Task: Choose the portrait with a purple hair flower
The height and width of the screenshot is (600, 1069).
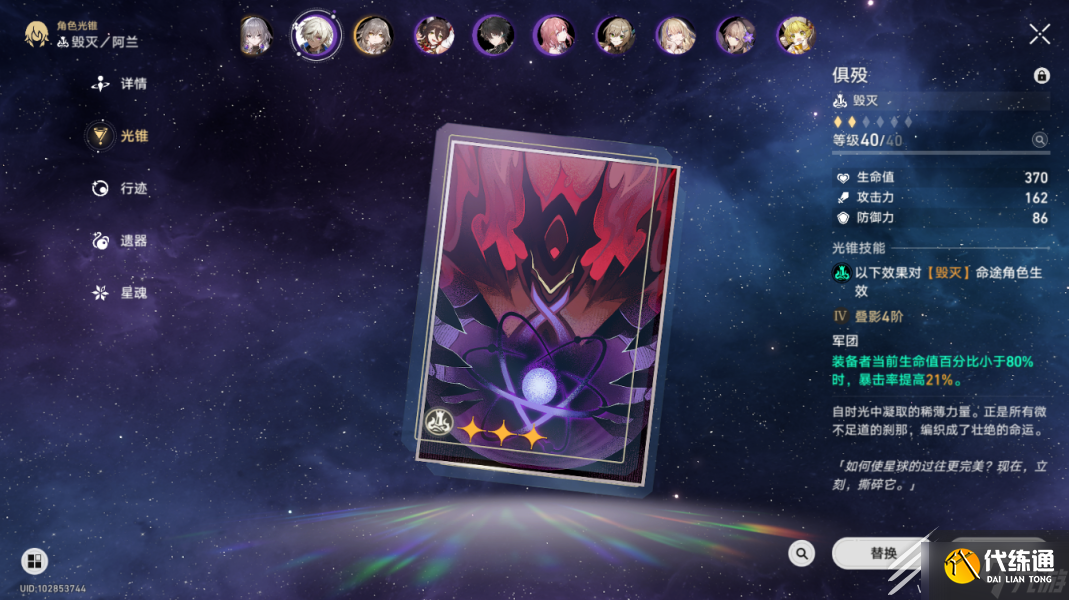Action: tap(736, 35)
